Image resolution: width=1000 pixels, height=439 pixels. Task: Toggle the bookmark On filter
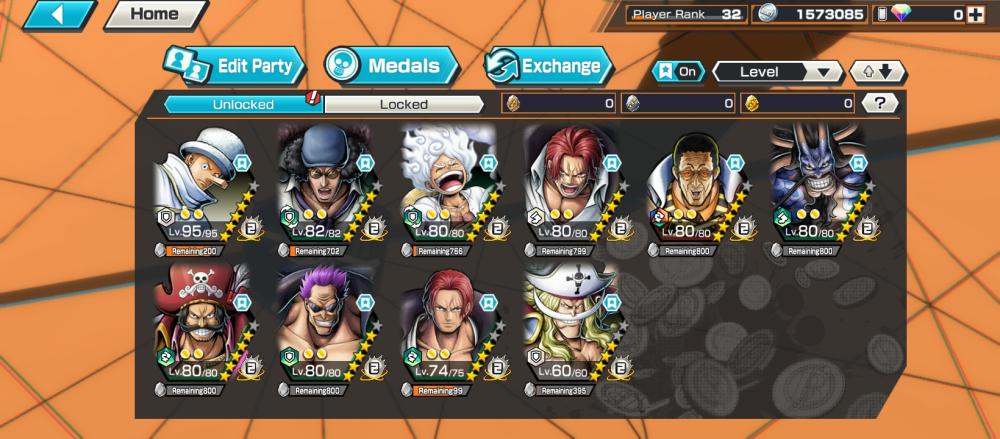(677, 72)
